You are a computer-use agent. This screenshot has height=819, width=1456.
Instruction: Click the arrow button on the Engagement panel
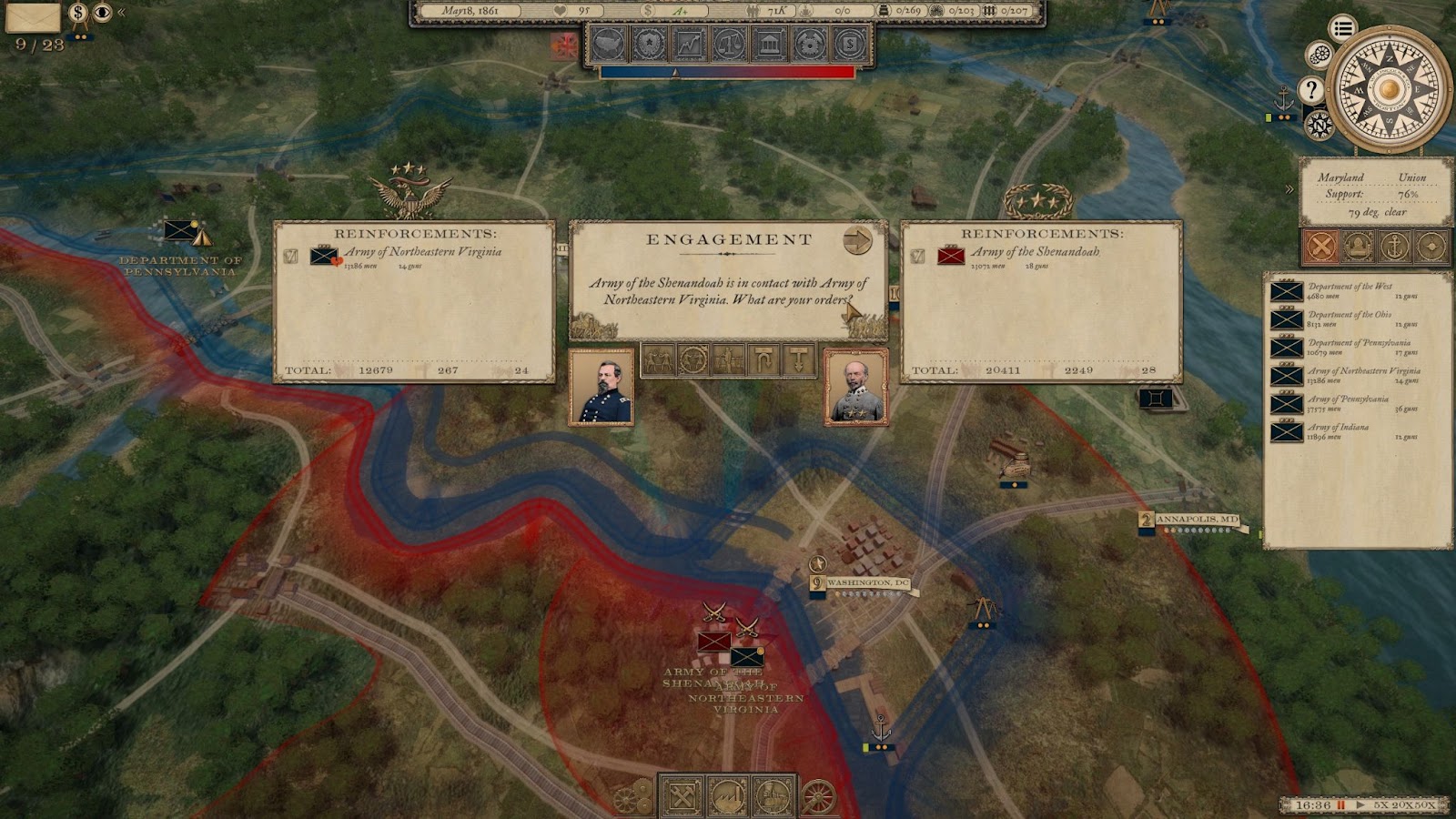pos(857,240)
